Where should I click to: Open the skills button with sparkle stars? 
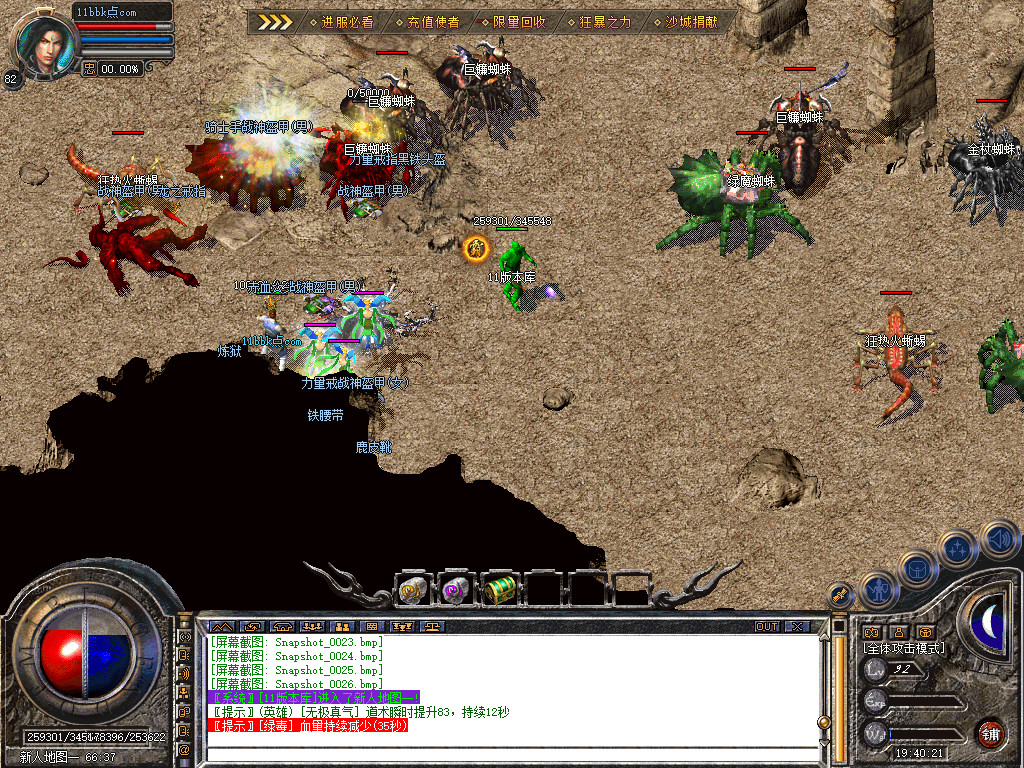coord(958,549)
